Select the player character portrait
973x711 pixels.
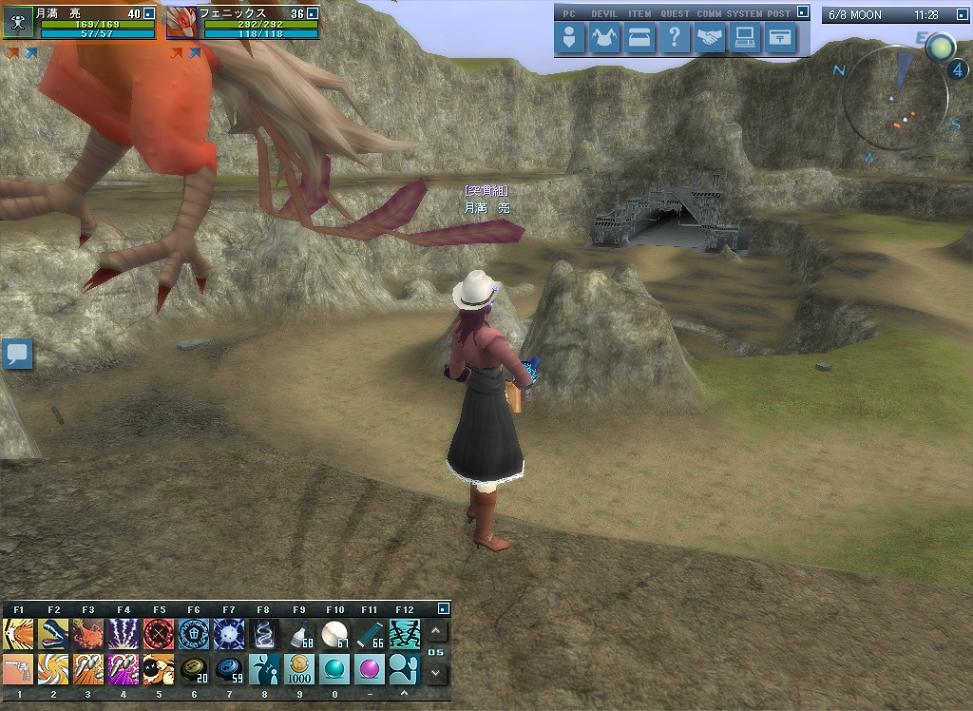tap(17, 23)
